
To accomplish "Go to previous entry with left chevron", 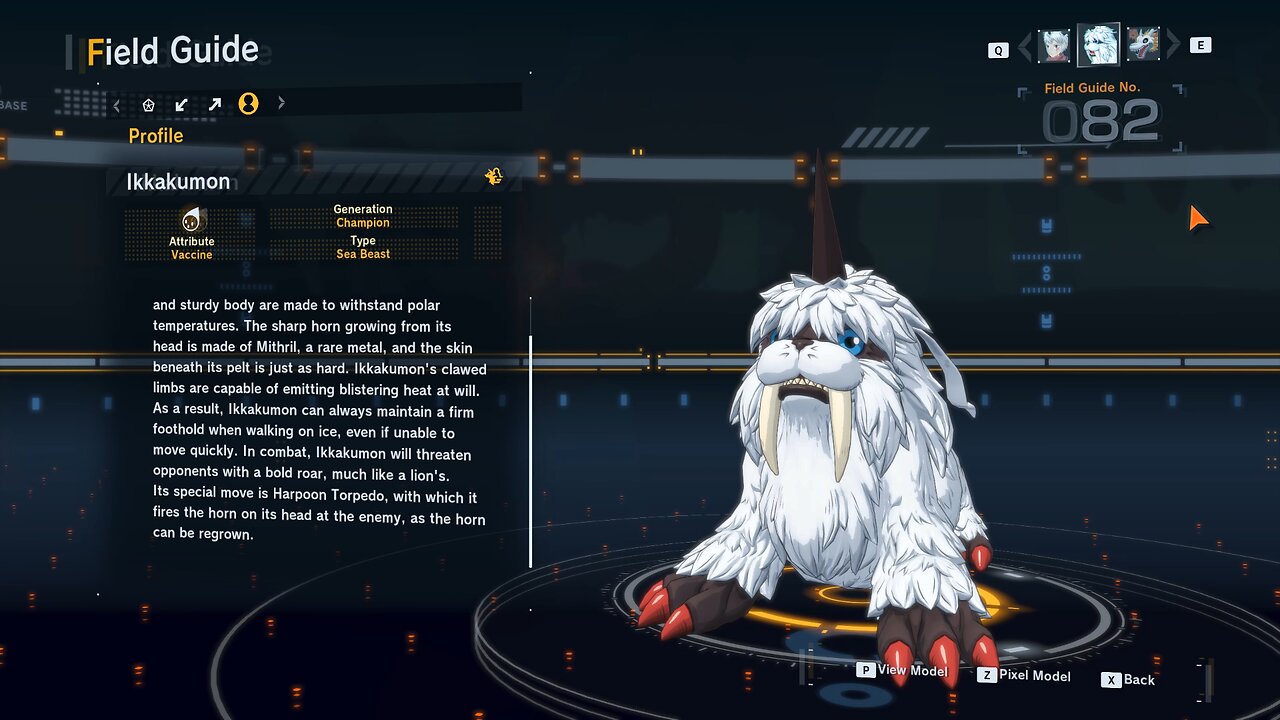I will [1024, 46].
